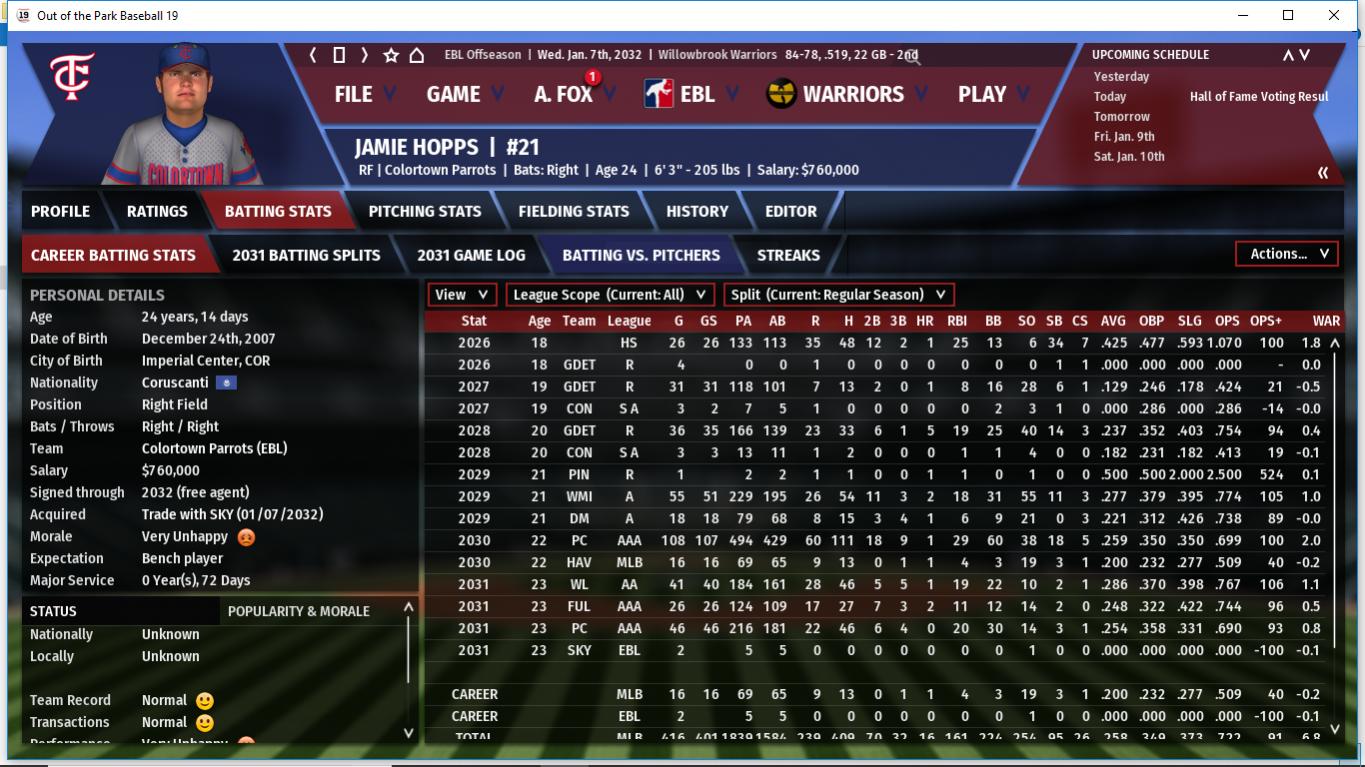1365x767 pixels.
Task: Open the player HISTORY tab
Action: pos(697,211)
